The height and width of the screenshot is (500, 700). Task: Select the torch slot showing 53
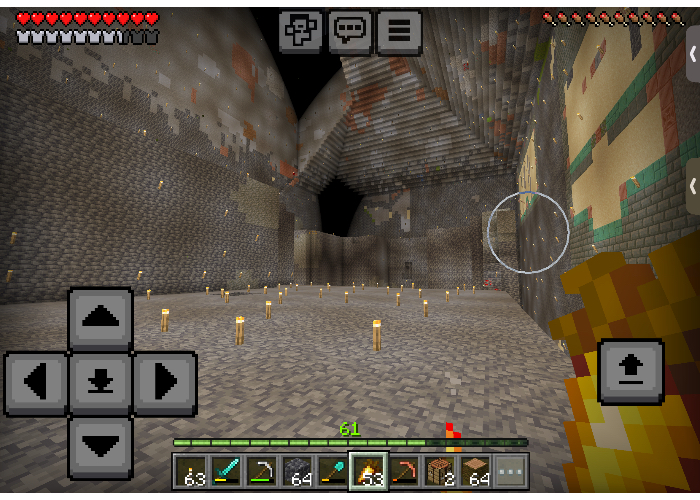point(368,471)
